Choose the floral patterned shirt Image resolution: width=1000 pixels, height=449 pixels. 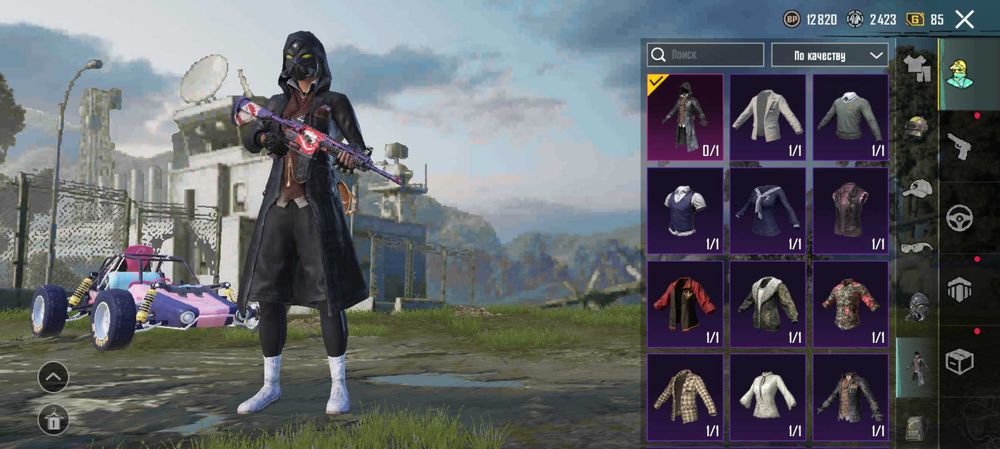850,304
